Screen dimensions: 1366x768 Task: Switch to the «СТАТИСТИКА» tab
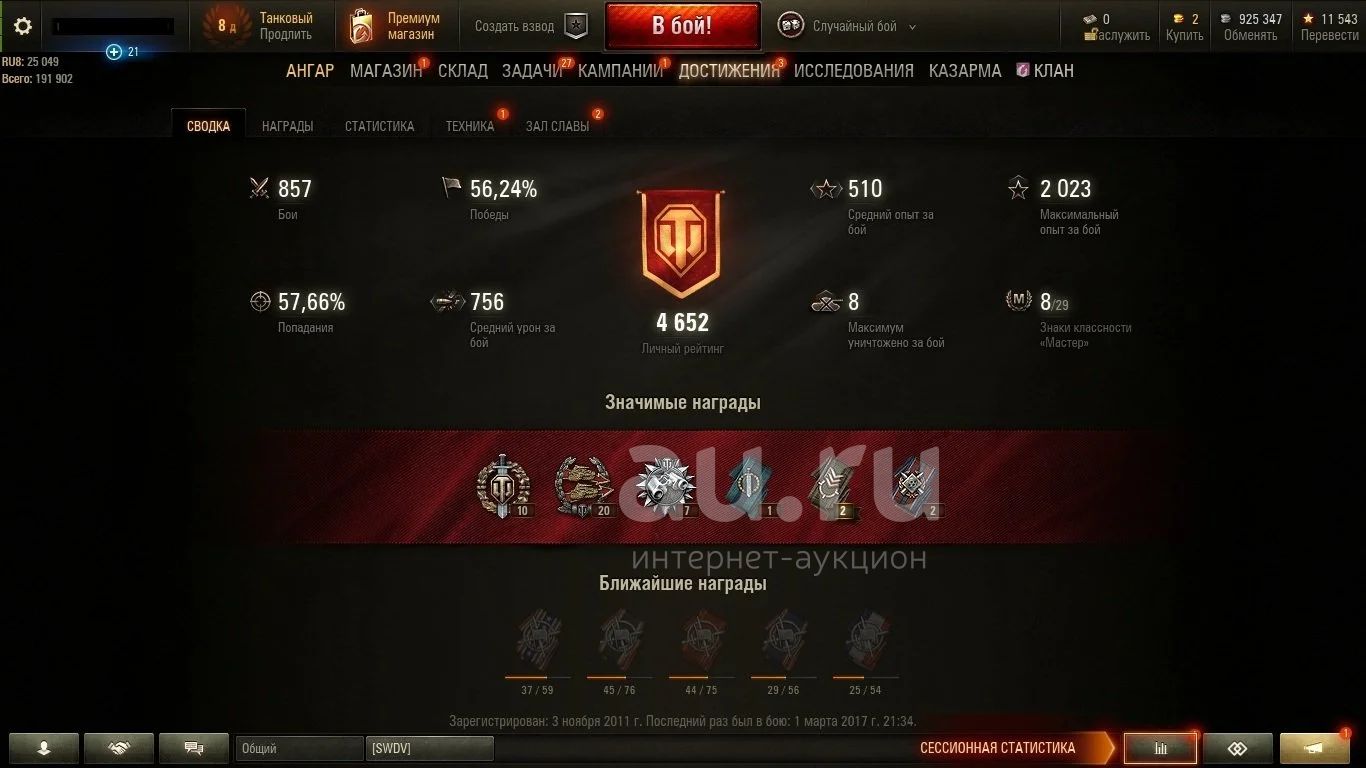point(379,126)
